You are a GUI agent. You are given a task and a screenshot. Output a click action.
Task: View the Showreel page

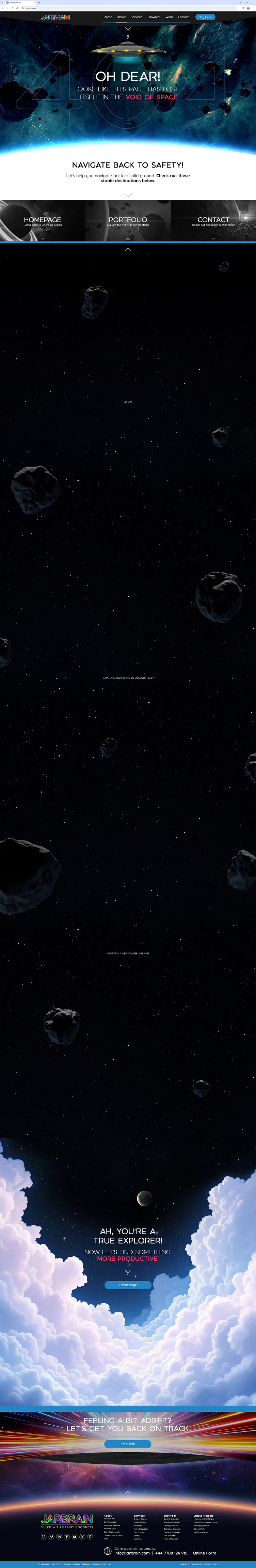154,17
